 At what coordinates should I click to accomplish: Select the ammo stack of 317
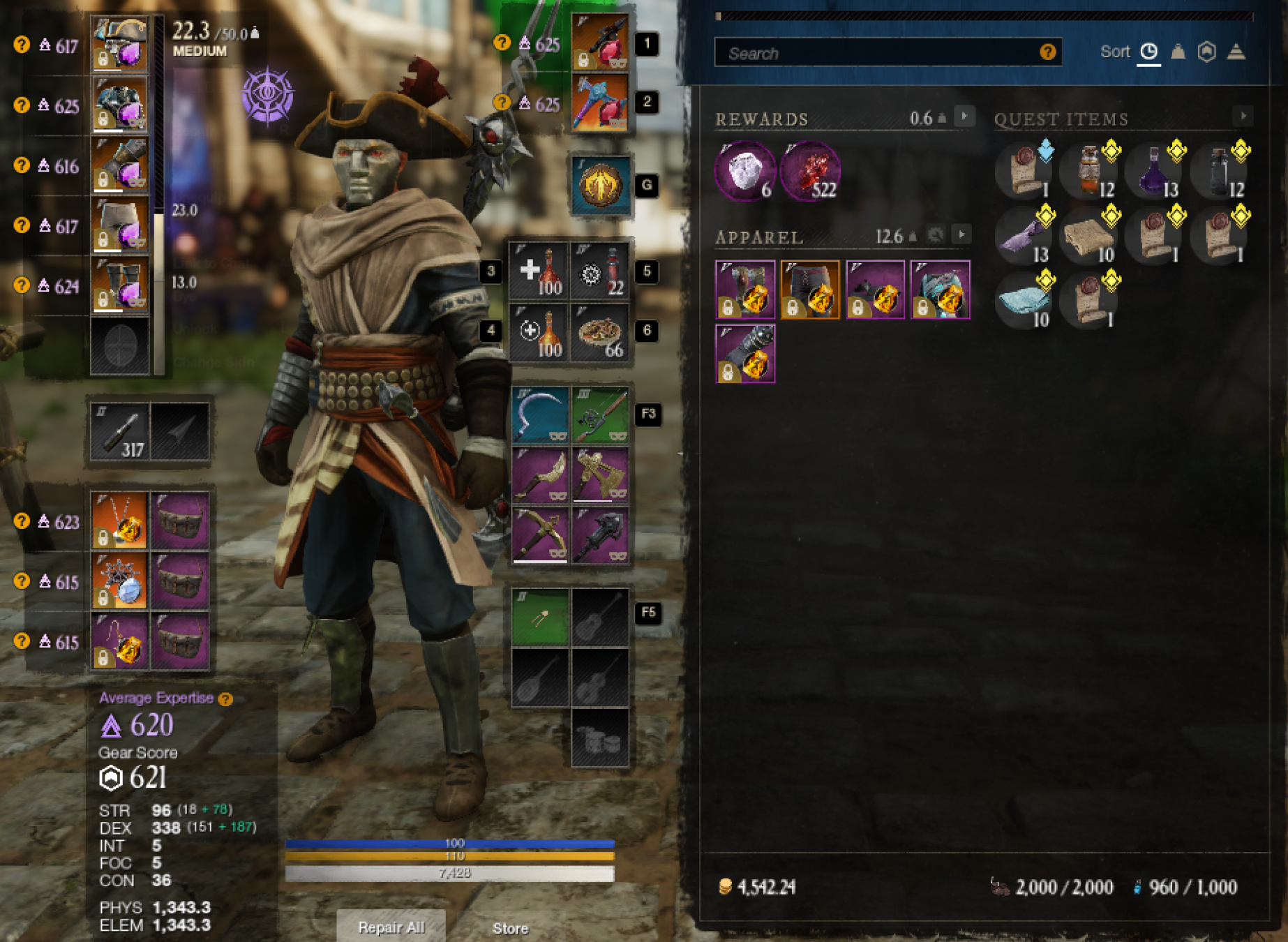tap(120, 431)
